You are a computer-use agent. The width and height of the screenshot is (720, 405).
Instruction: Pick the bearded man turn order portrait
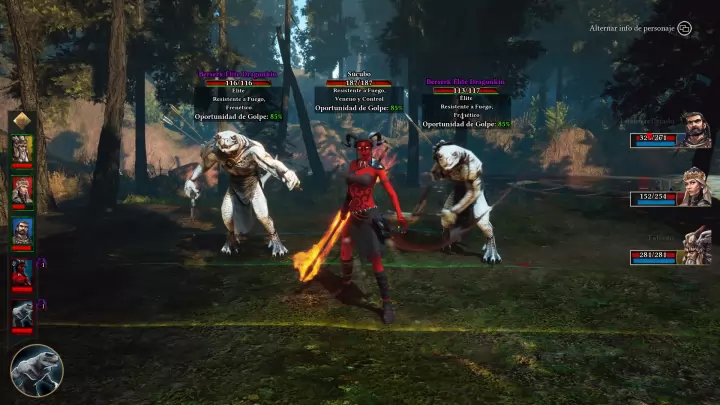[x=21, y=231]
